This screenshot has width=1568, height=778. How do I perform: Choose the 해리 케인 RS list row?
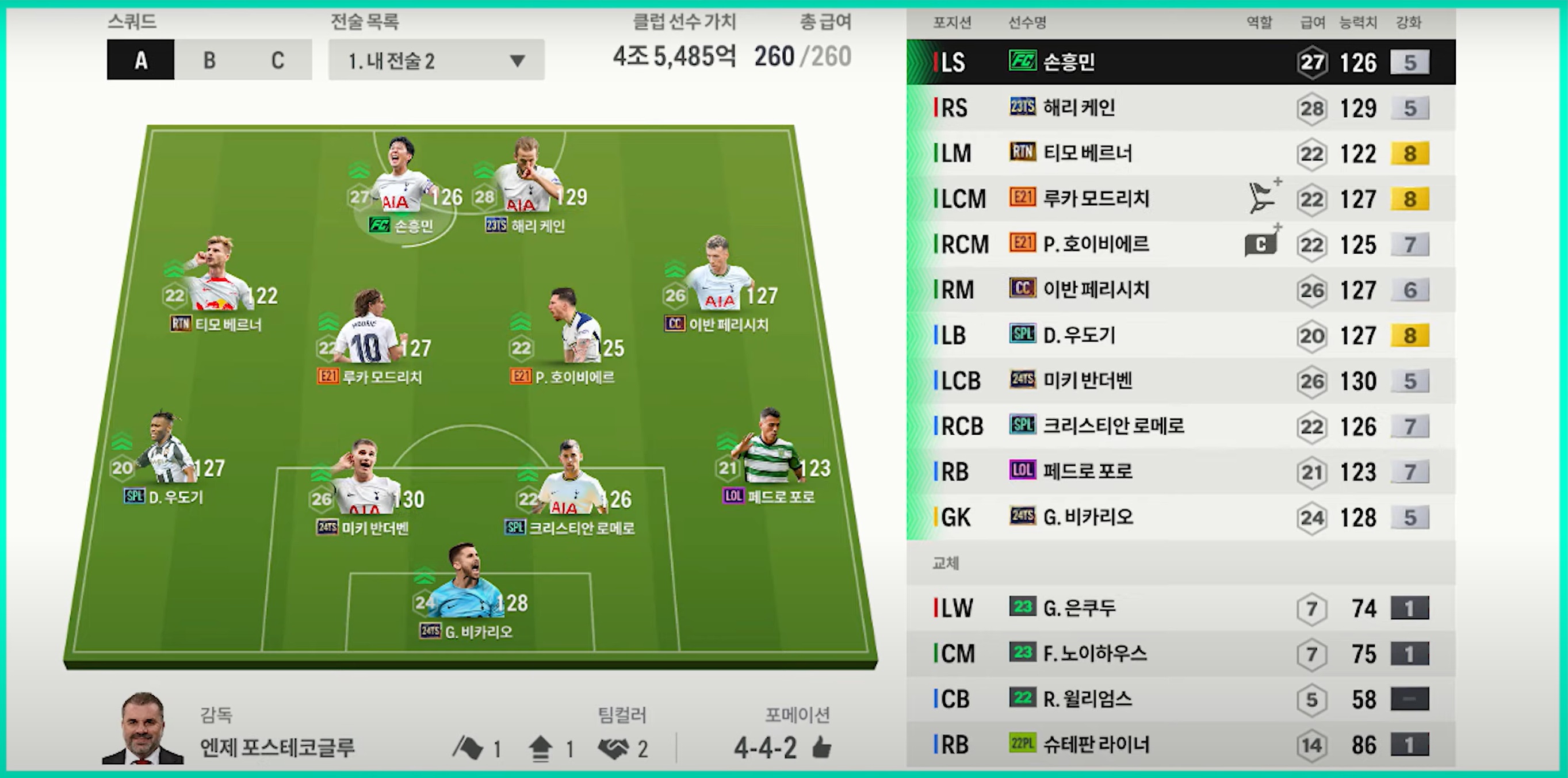[x=1180, y=108]
